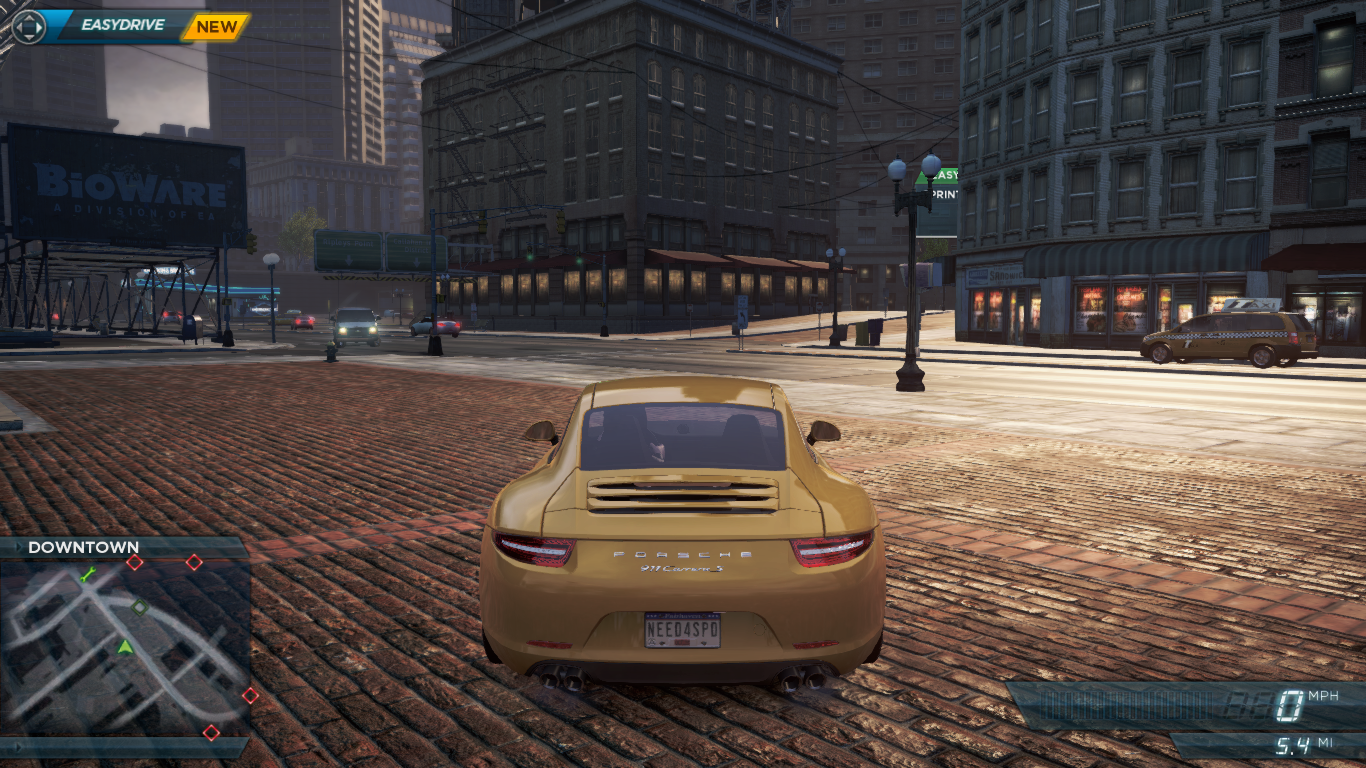Select the red marker on minimap right edge
The image size is (1366, 768).
point(251,694)
